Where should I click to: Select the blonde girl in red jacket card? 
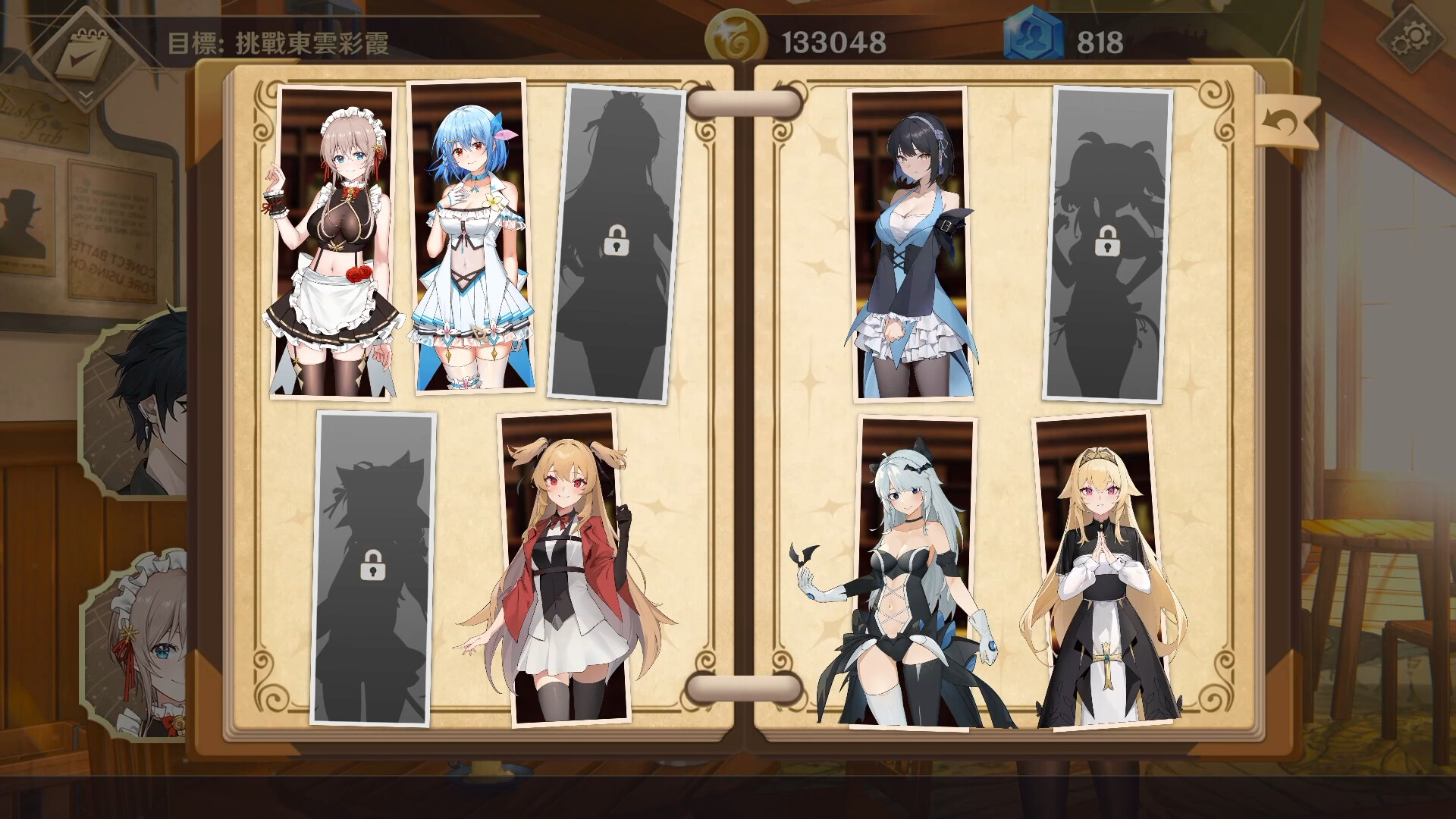(x=569, y=569)
